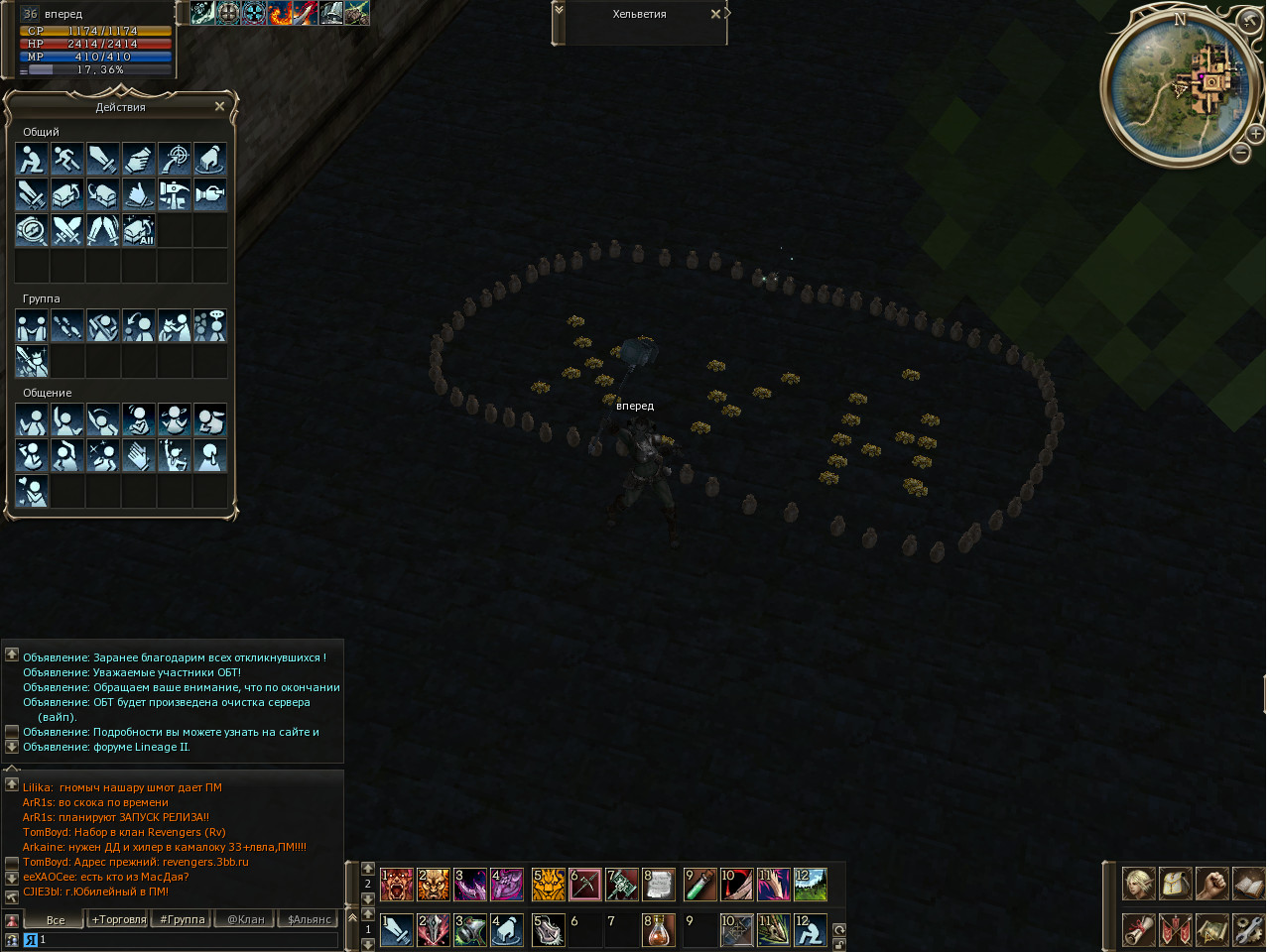Use the green potion in hotbar slot 9
The image size is (1270, 952).
pos(700,884)
